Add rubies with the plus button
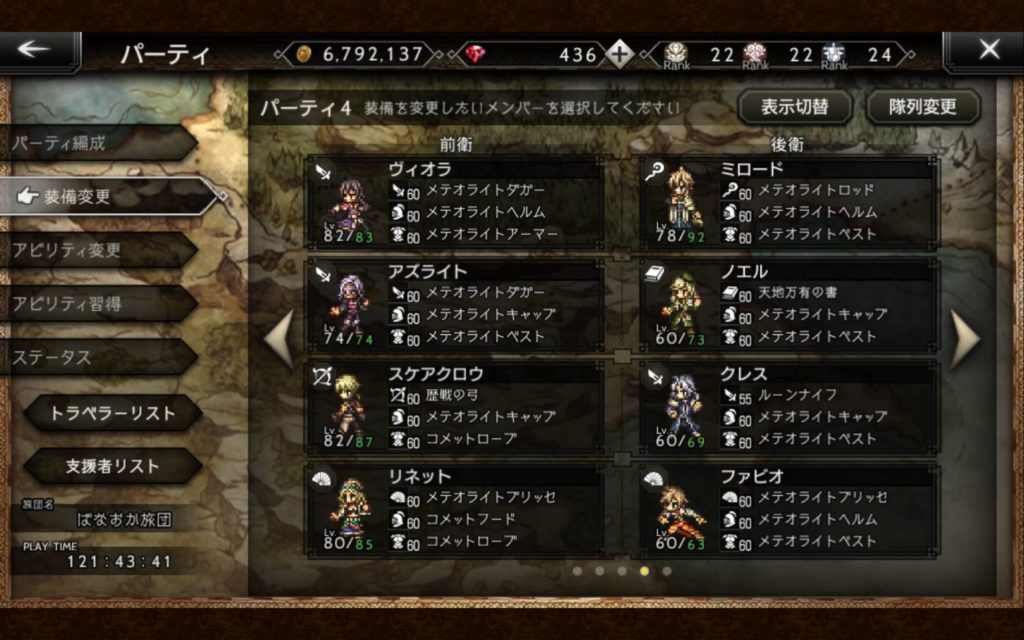The height and width of the screenshot is (640, 1024). point(620,54)
